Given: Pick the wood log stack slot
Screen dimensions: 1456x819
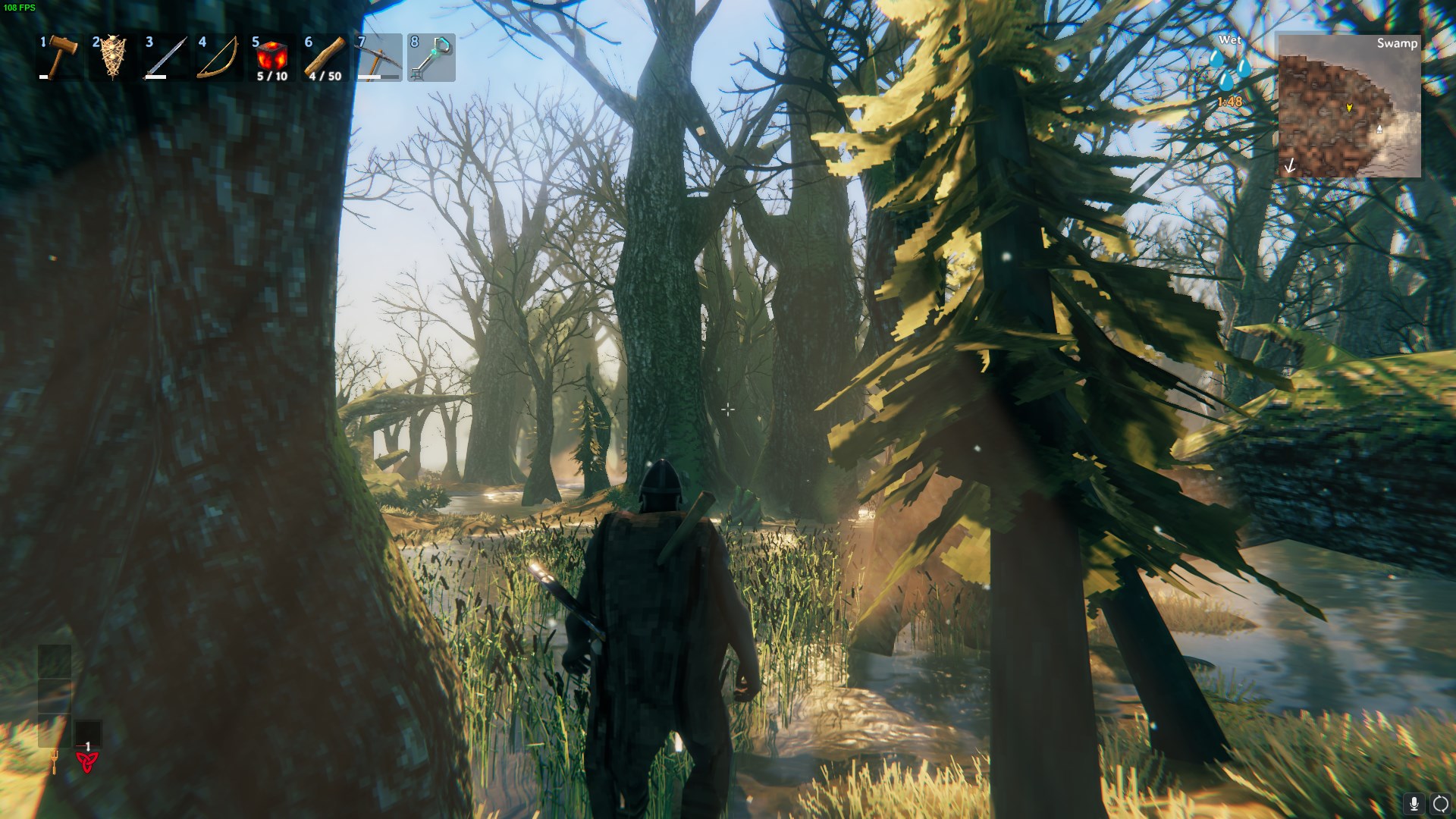Looking at the screenshot, I should click(x=325, y=58).
